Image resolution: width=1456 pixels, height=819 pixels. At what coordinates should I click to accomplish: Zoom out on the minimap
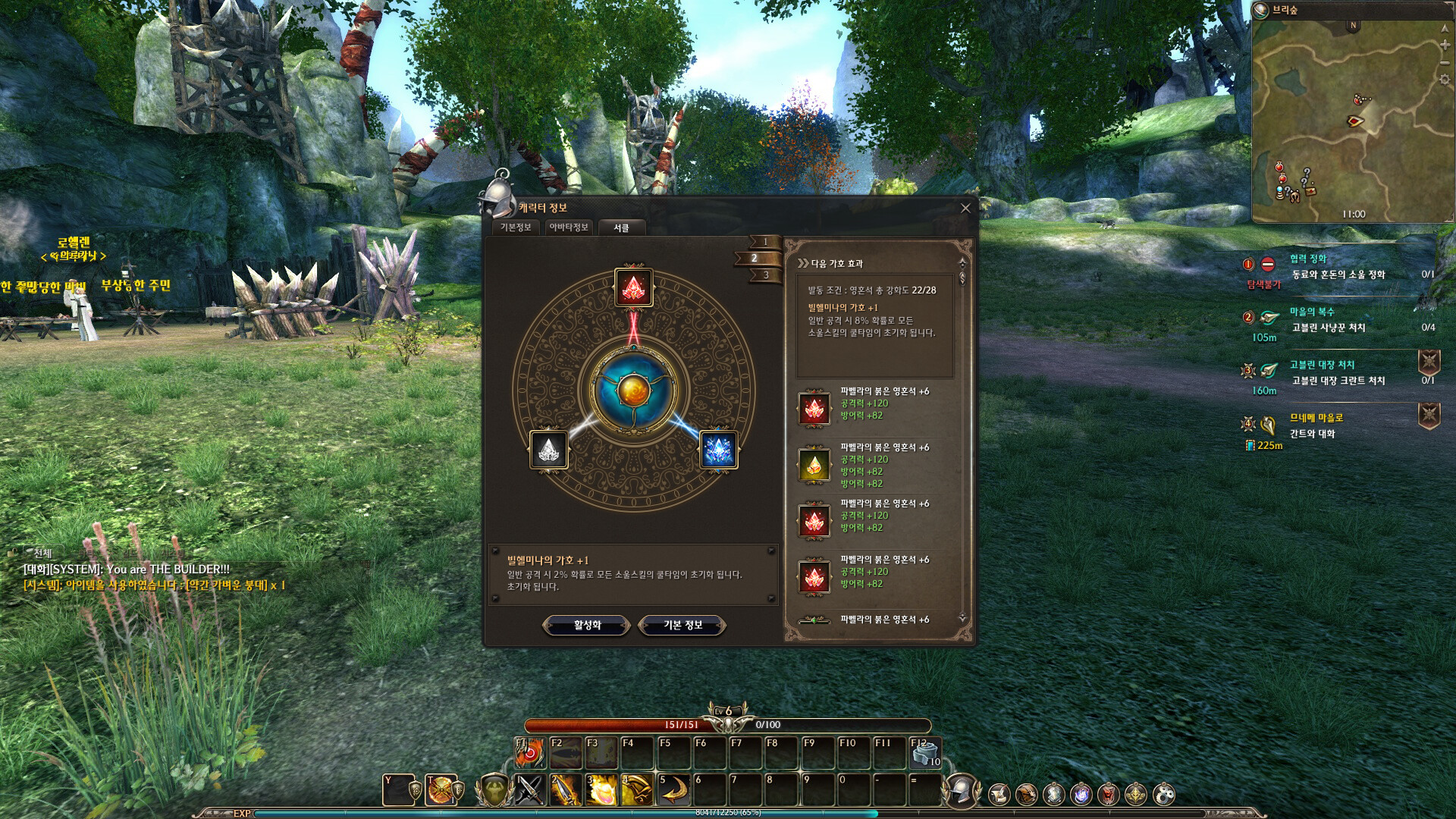[1445, 63]
